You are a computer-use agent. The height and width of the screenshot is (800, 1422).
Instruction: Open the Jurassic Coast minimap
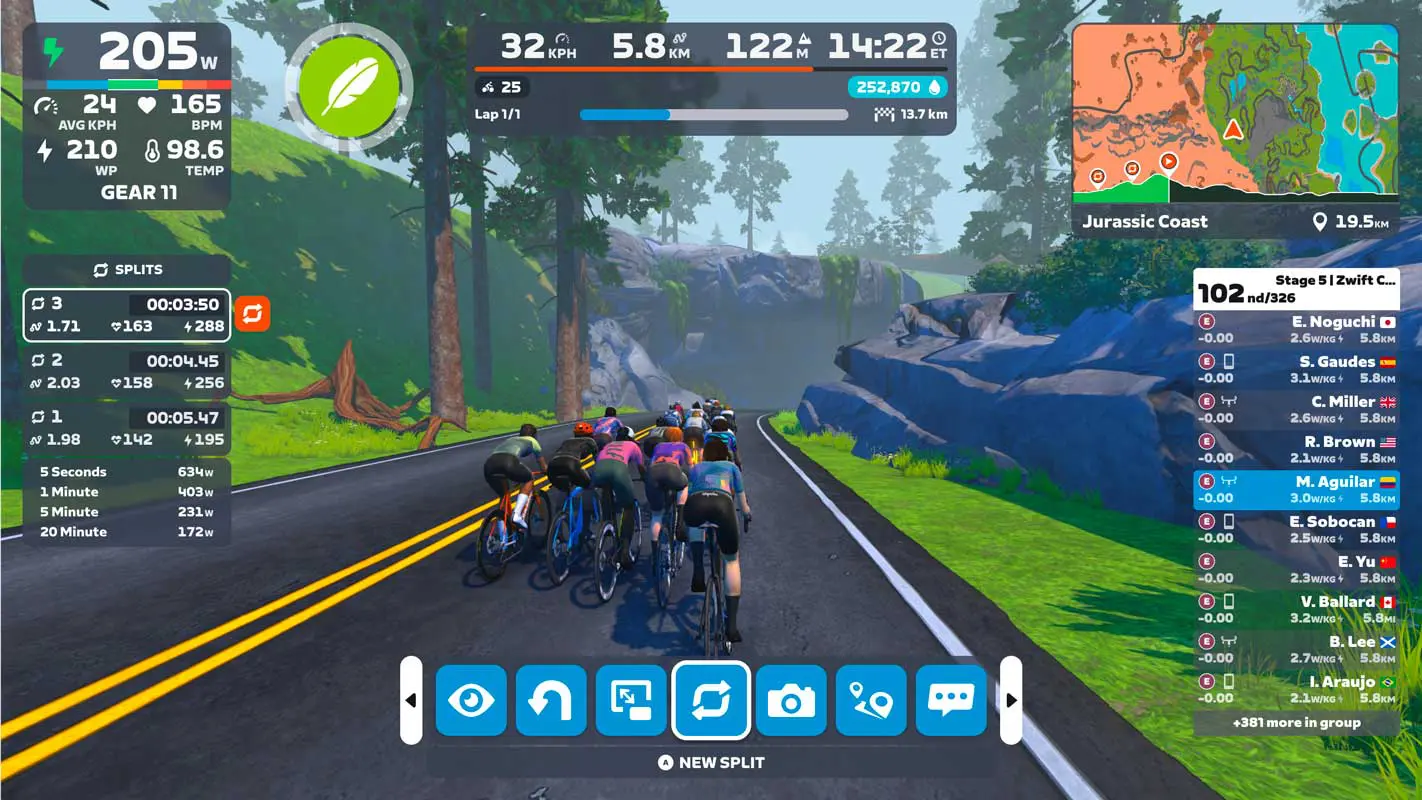(x=1235, y=110)
